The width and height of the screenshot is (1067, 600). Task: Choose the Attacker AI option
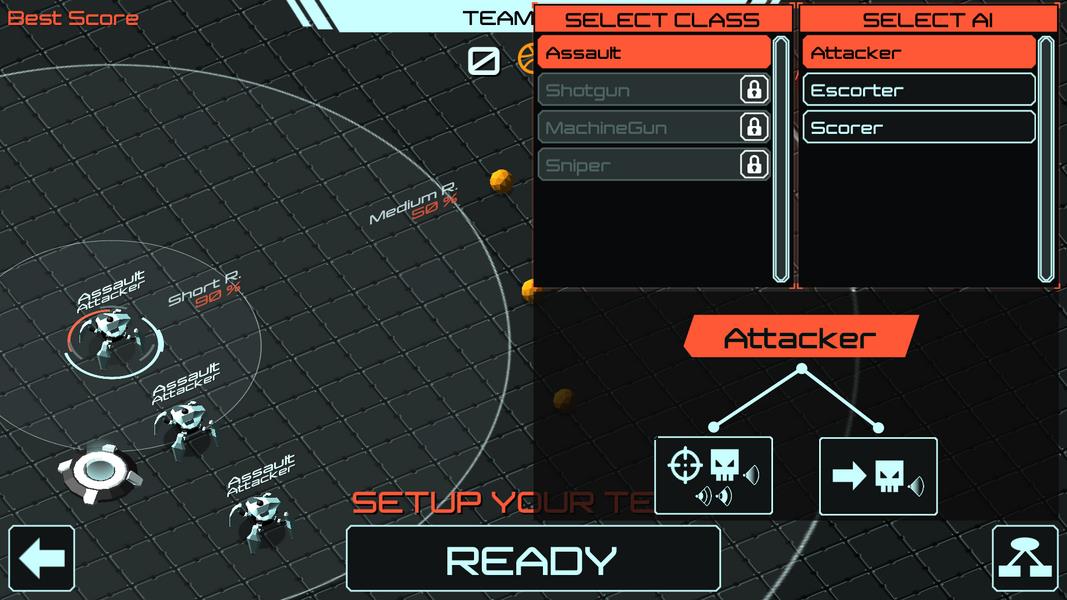point(918,53)
